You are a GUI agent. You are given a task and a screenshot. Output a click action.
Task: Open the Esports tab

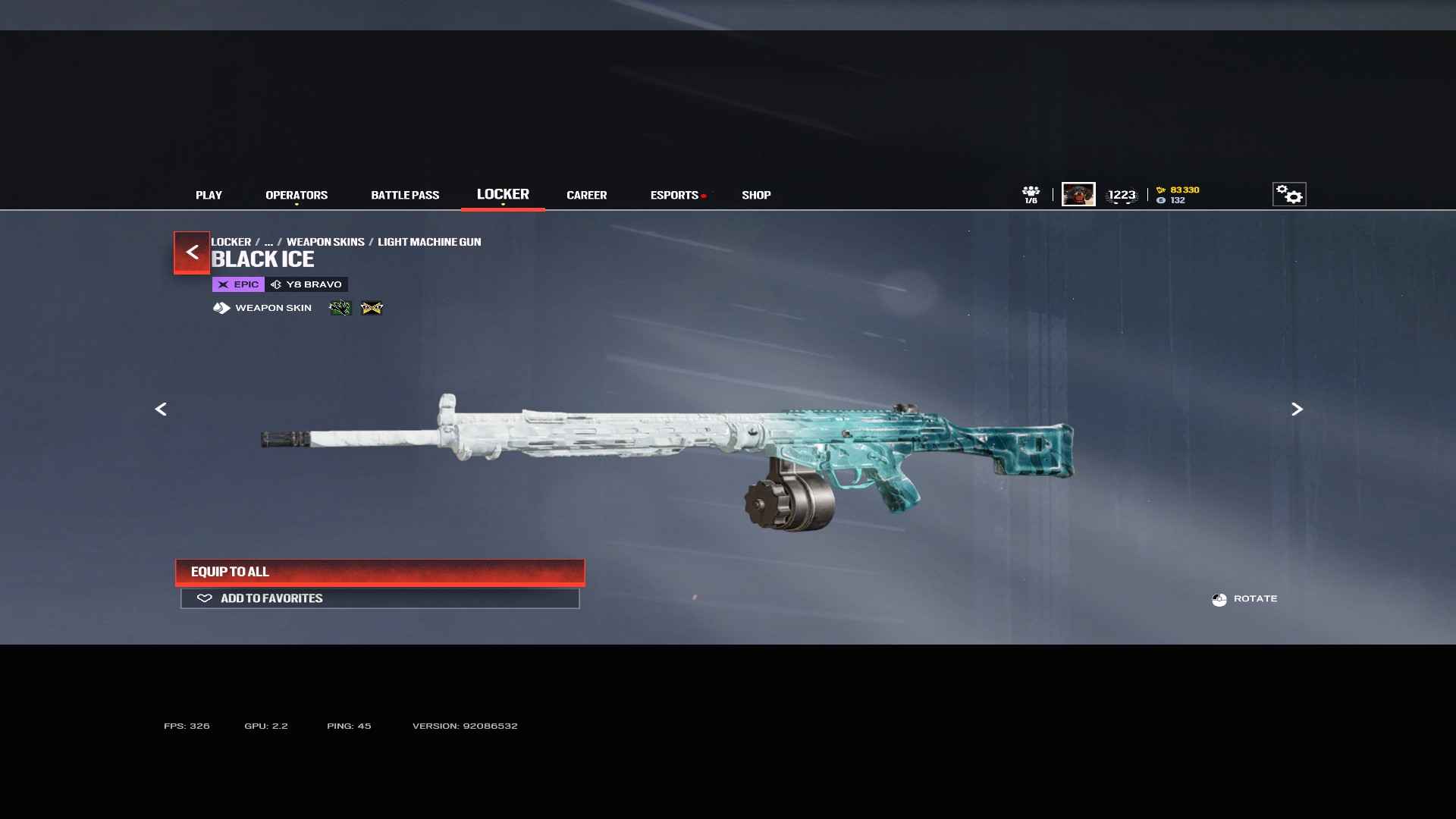(674, 195)
